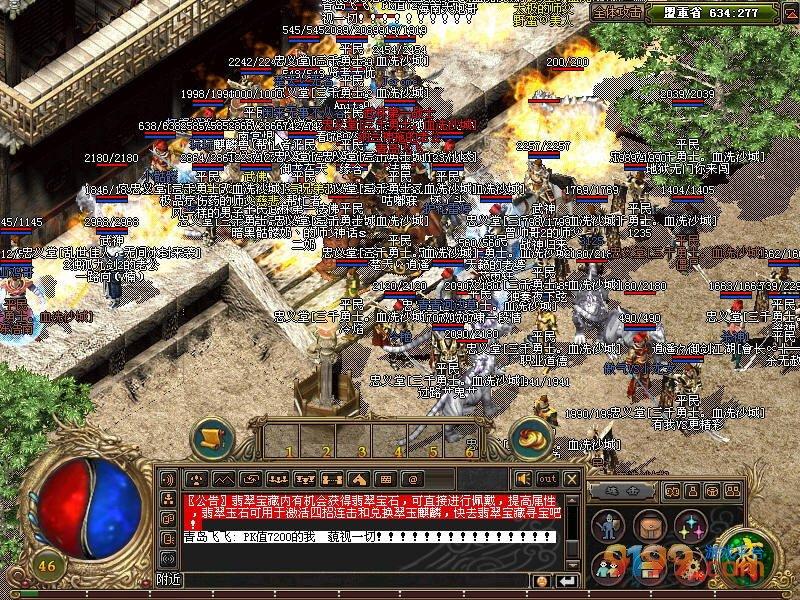Close the chat panel with the X button
Image resolution: width=800 pixels, height=600 pixels.
[x=571, y=479]
